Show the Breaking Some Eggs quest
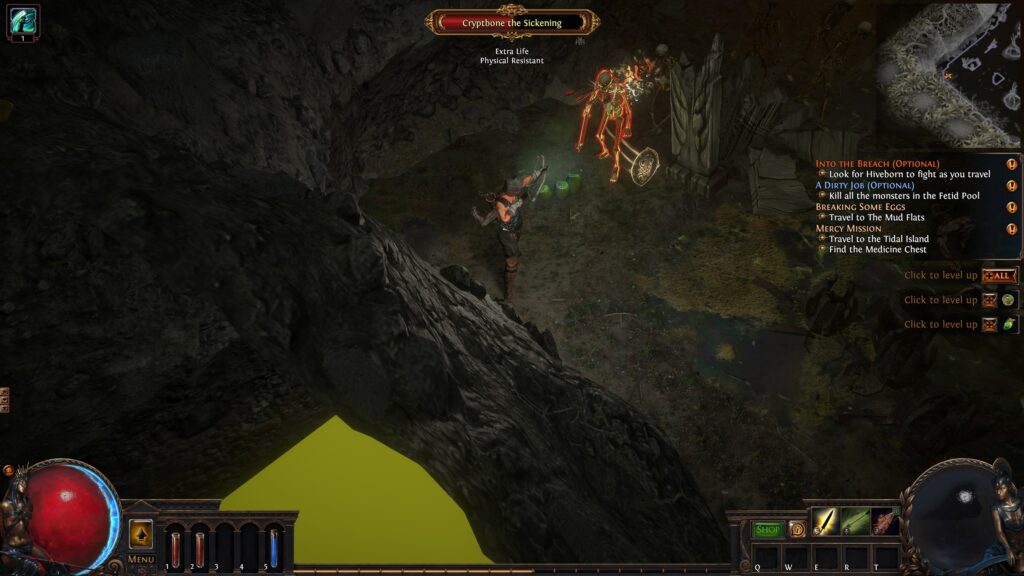 [x=860, y=207]
